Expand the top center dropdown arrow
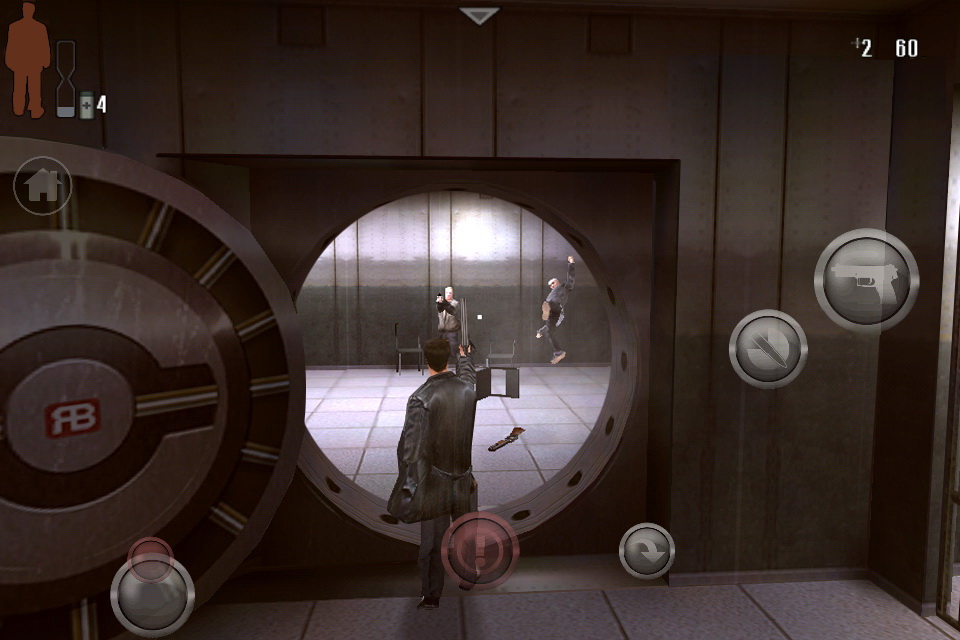 point(479,16)
